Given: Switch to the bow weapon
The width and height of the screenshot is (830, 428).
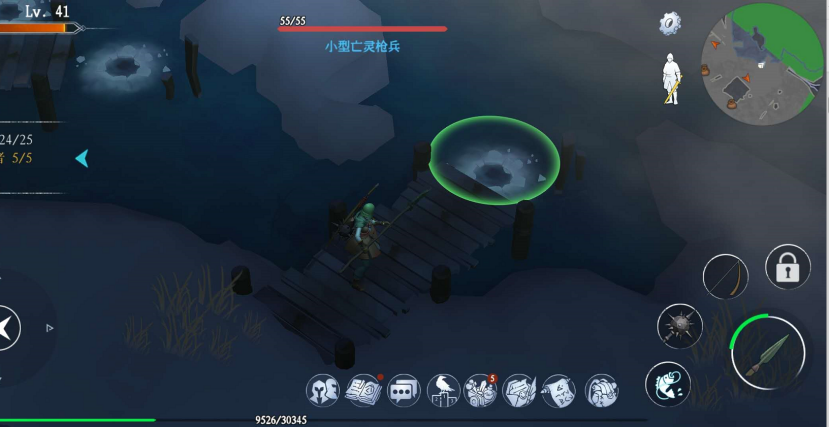Looking at the screenshot, I should 725,276.
